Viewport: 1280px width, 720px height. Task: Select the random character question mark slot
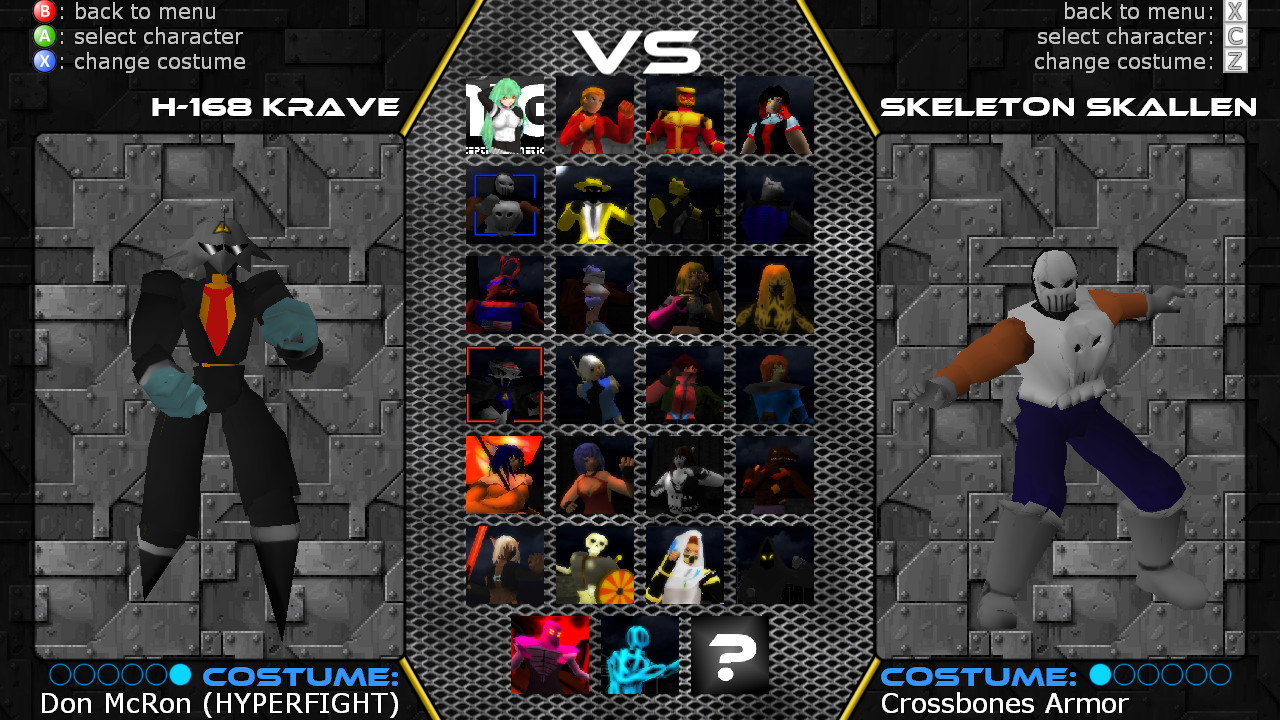729,655
